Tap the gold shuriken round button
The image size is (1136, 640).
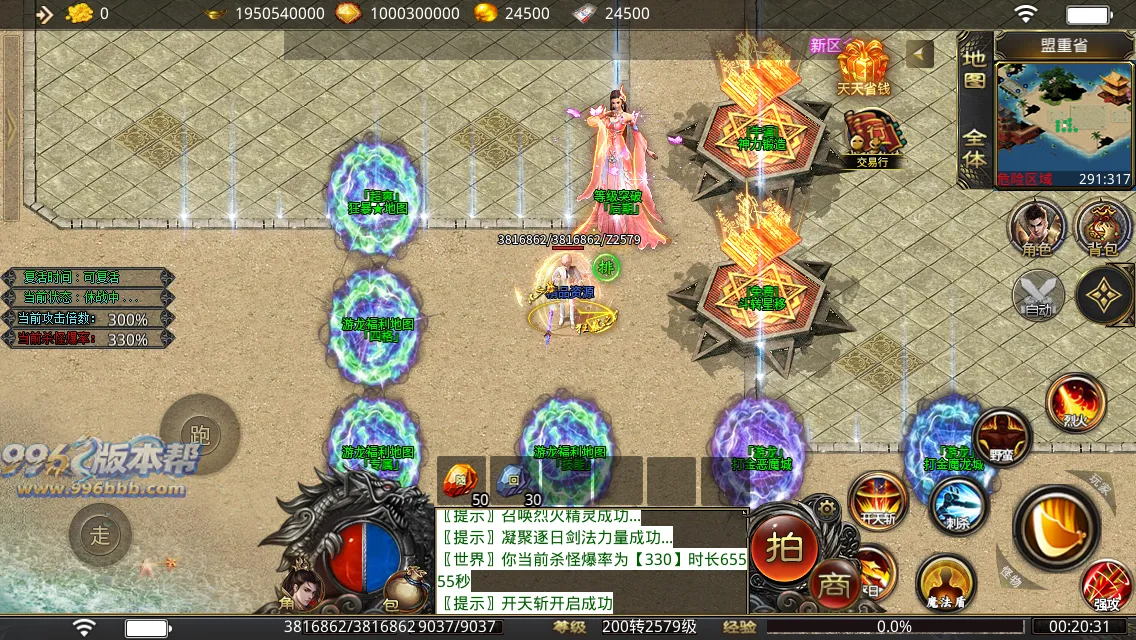pos(1104,295)
